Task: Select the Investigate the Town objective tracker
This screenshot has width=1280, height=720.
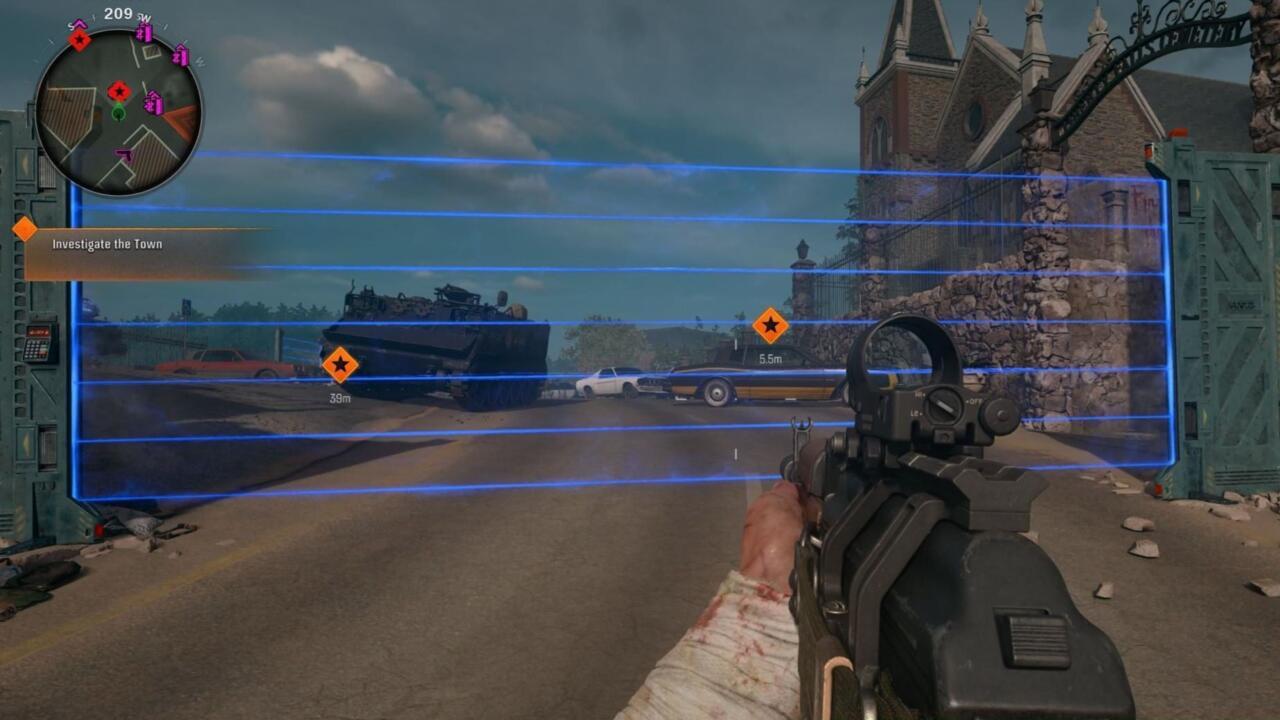Action: [107, 244]
